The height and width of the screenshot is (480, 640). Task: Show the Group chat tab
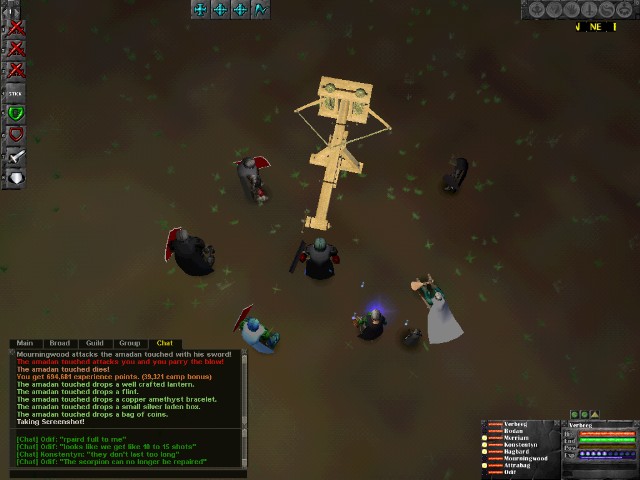pyautogui.click(x=130, y=343)
